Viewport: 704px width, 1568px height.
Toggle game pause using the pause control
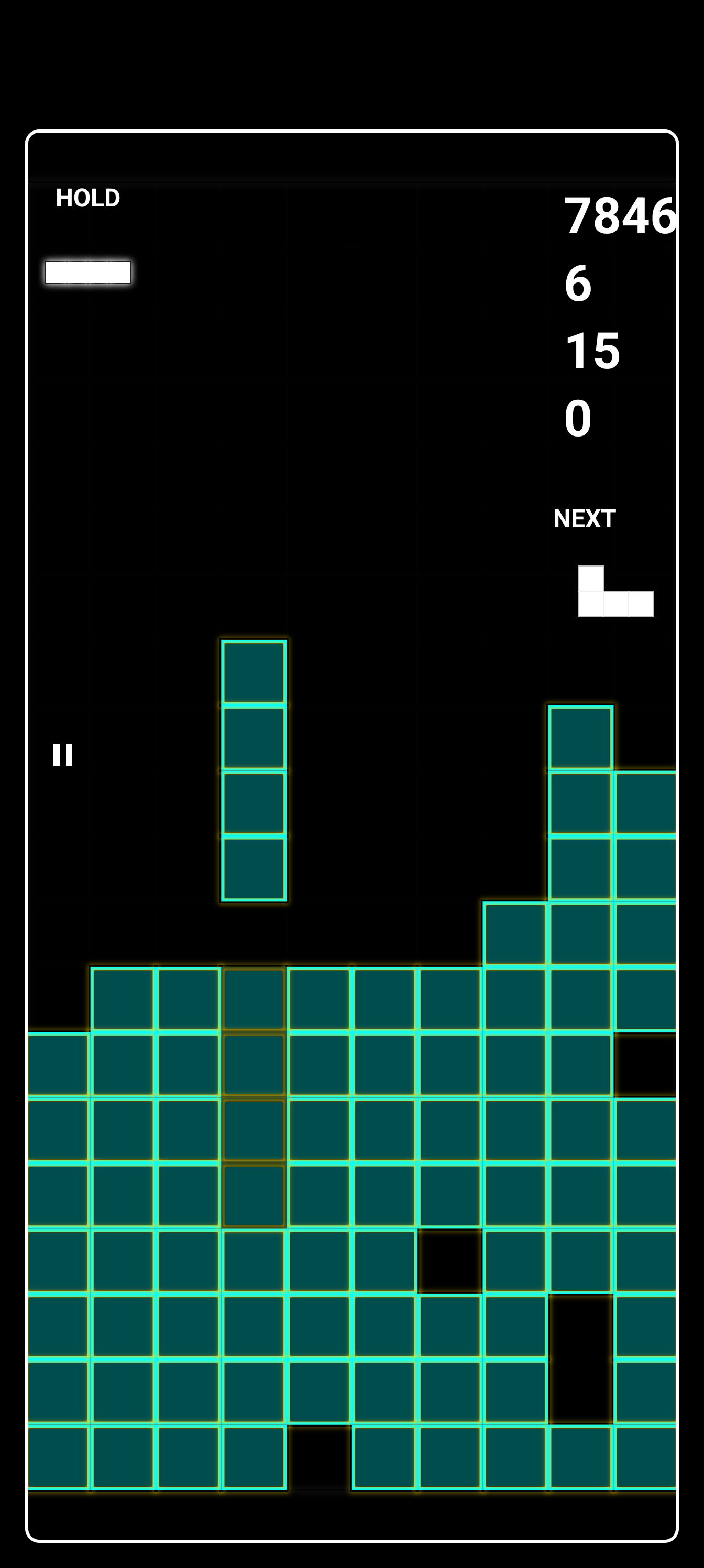pos(63,754)
